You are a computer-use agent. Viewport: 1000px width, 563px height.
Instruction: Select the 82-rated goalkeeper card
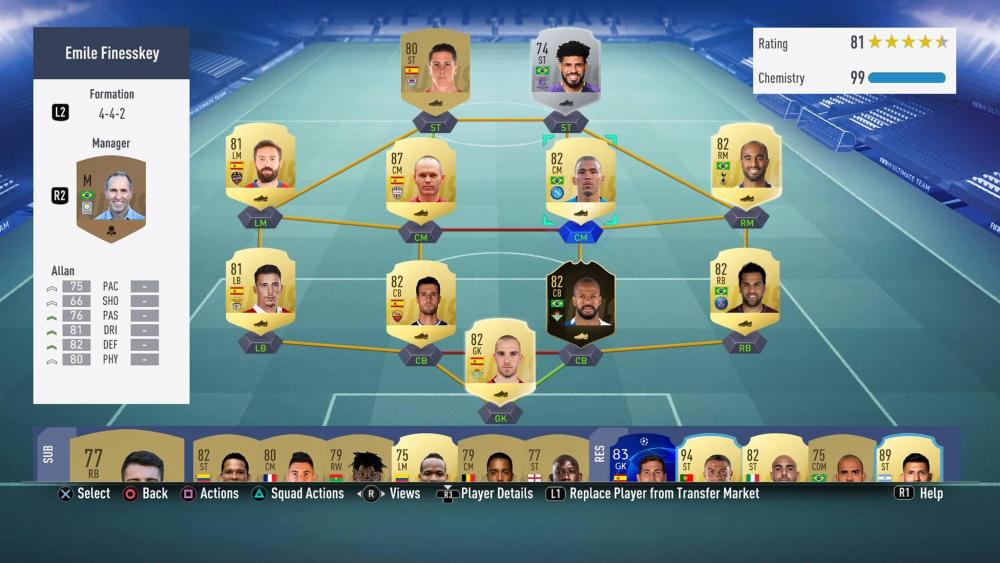tap(501, 360)
